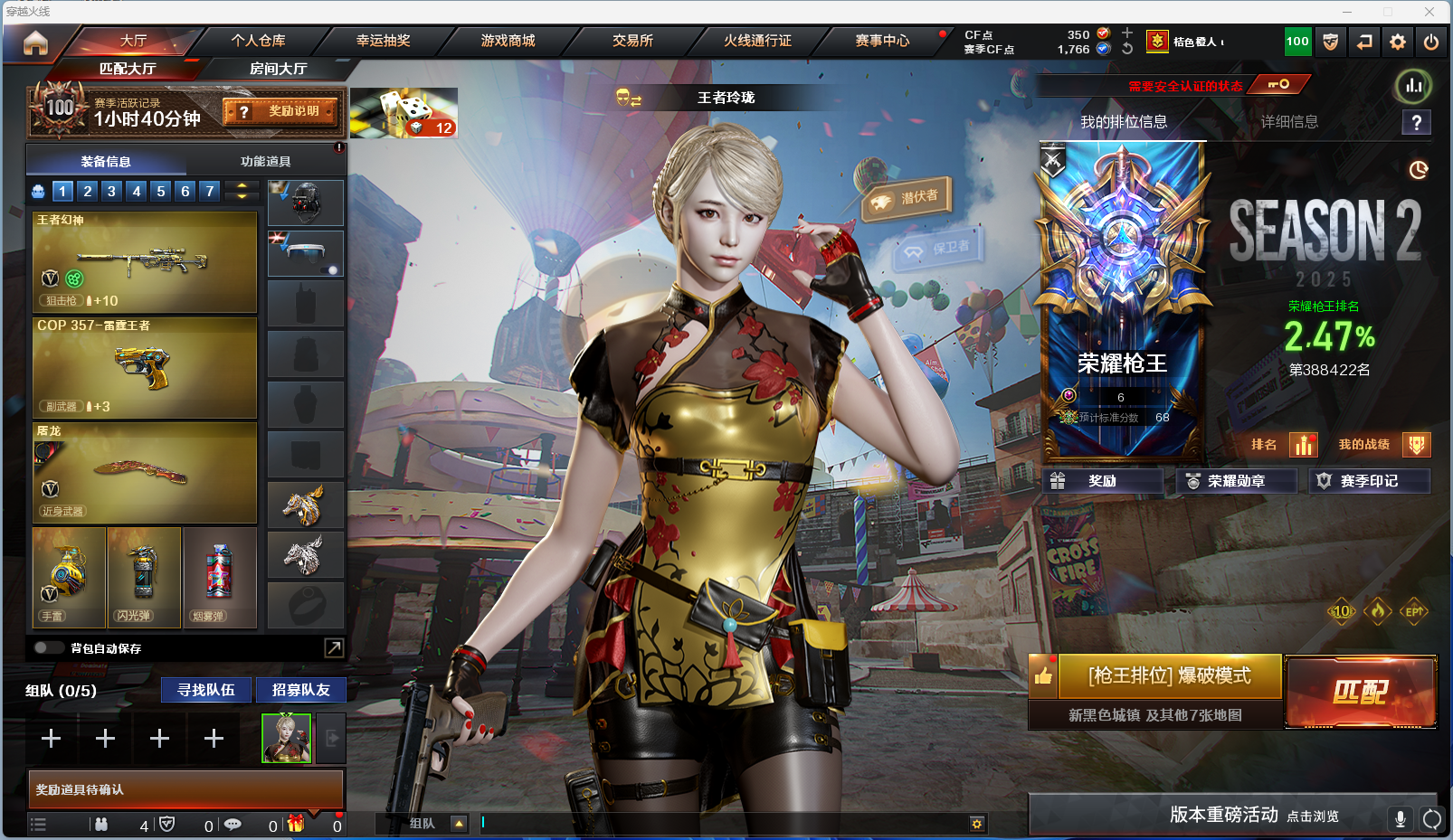Image resolution: width=1453 pixels, height=840 pixels.
Task: Switch to the 详细信息 tab
Action: click(x=1289, y=122)
